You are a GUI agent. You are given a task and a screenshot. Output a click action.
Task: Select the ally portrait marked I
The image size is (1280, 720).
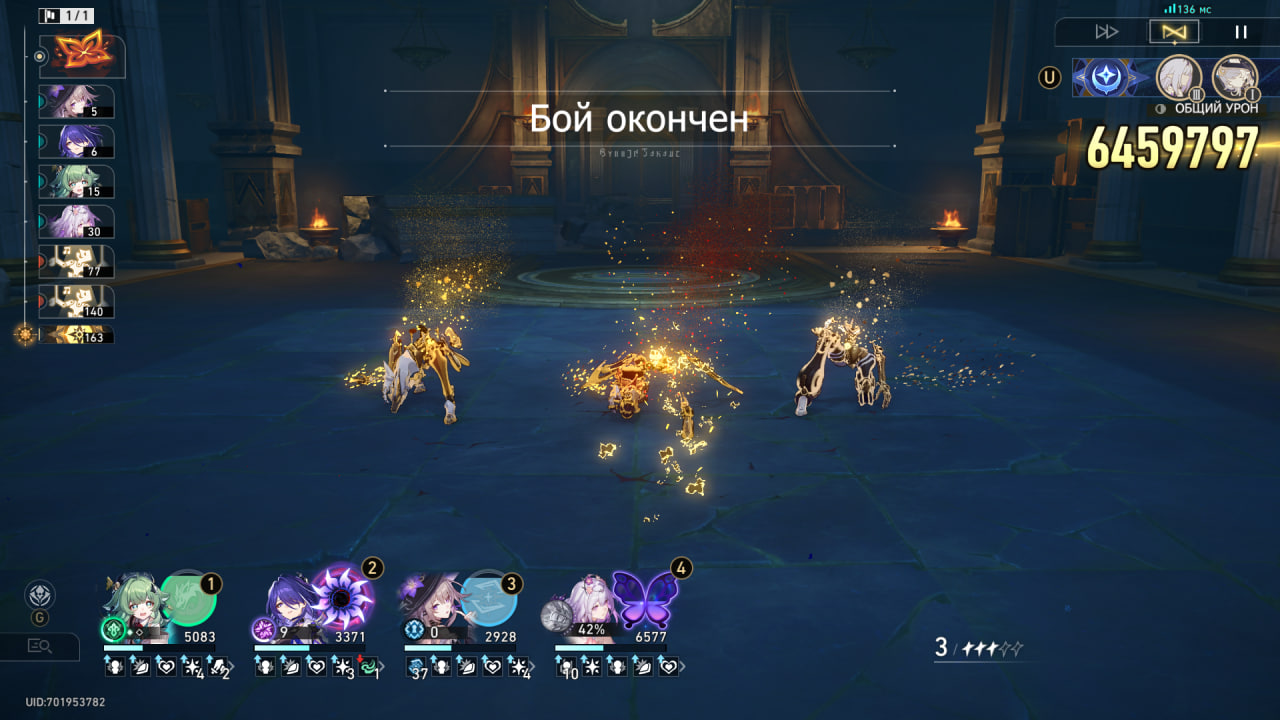pyautogui.click(x=1234, y=77)
